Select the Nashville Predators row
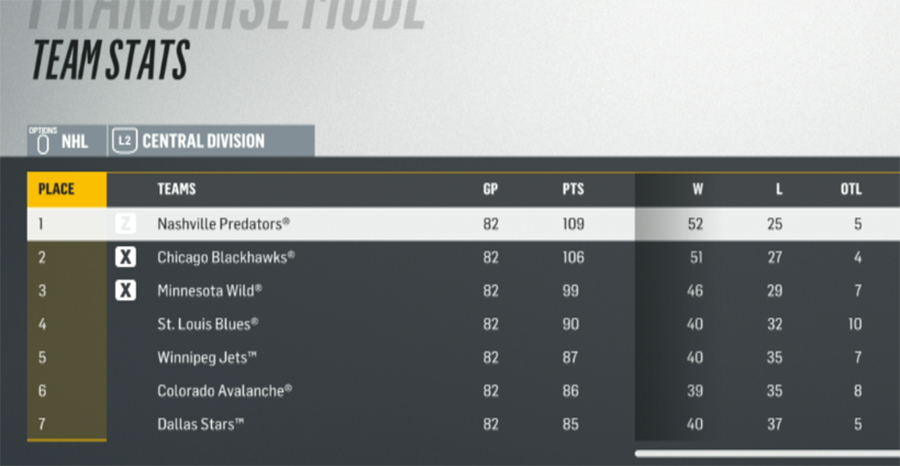The width and height of the screenshot is (900, 466). 224,224
